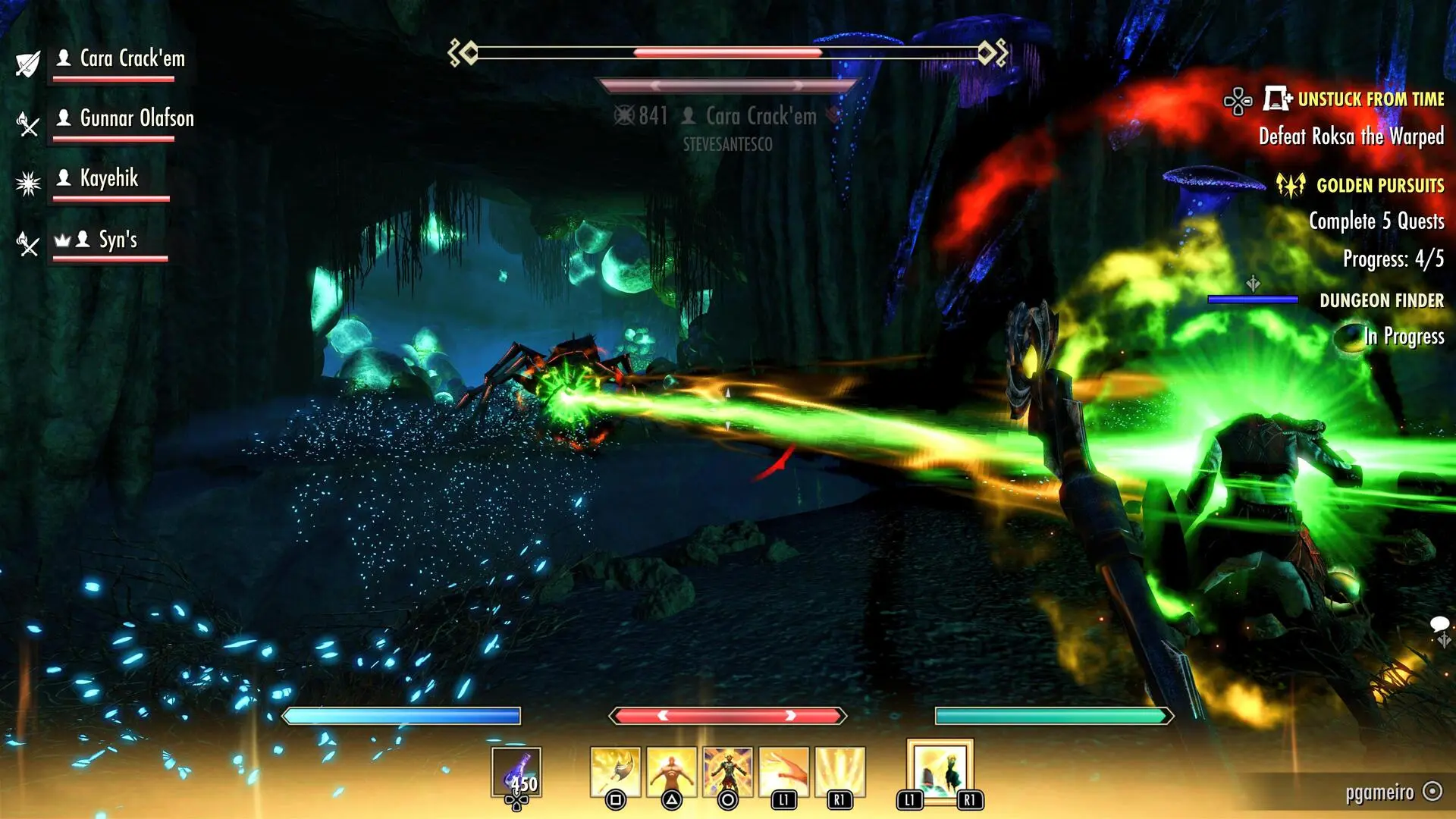1456x819 pixels.
Task: Use the outstretched hand ability
Action: pyautogui.click(x=783, y=772)
